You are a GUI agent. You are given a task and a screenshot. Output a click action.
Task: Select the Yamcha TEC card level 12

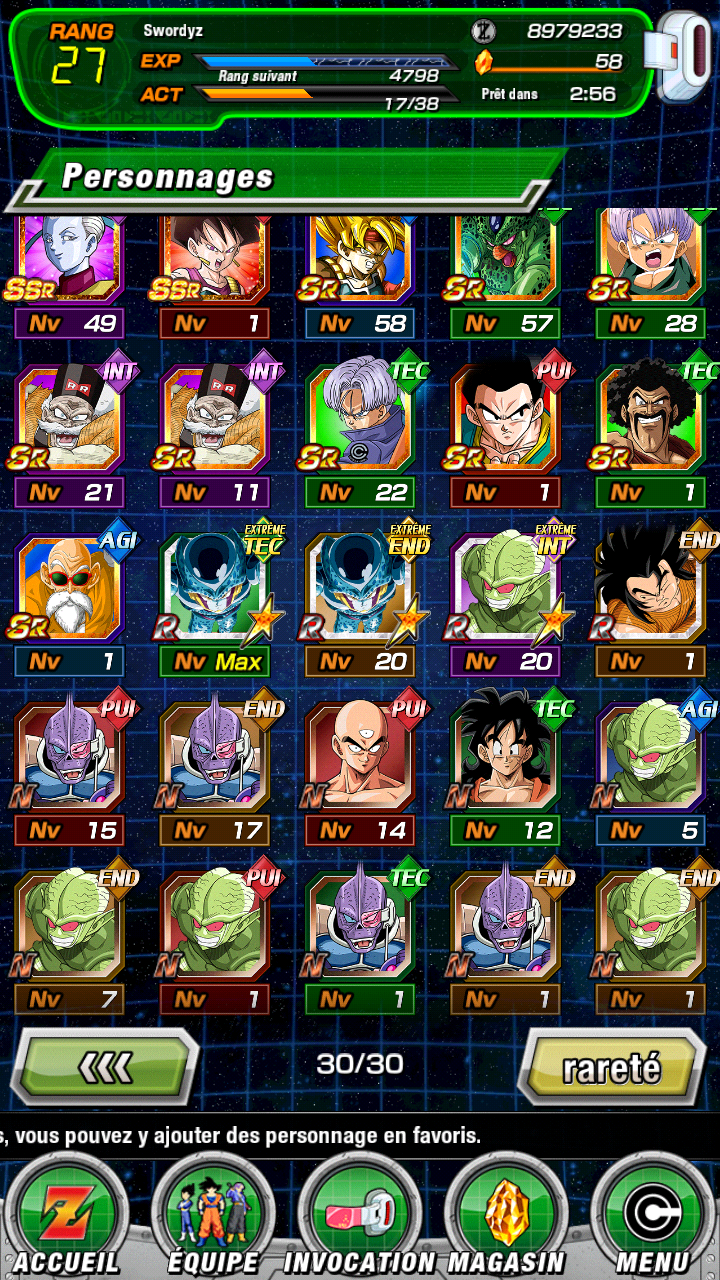(505, 758)
